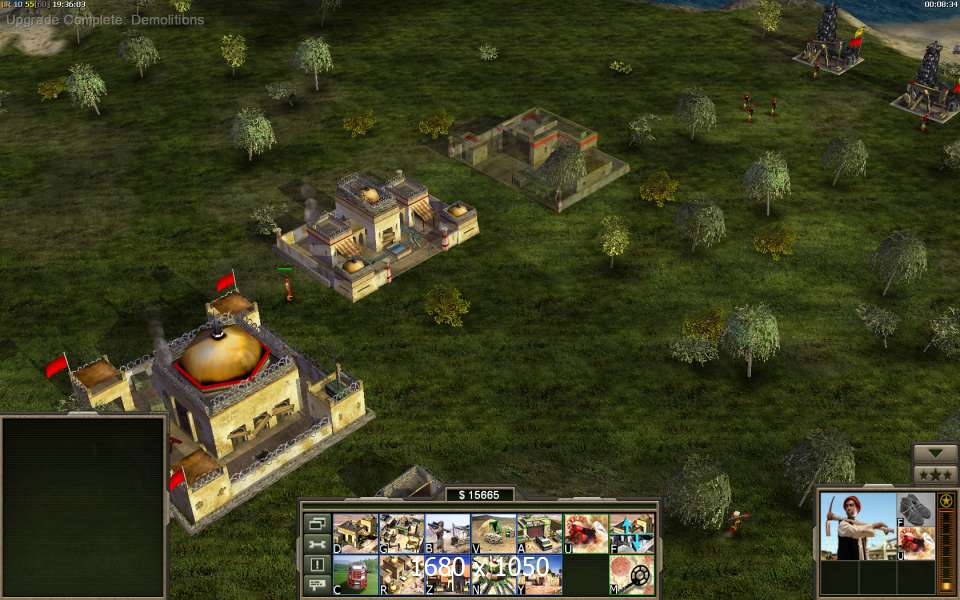Click the command bar icon labeled U

point(585,533)
